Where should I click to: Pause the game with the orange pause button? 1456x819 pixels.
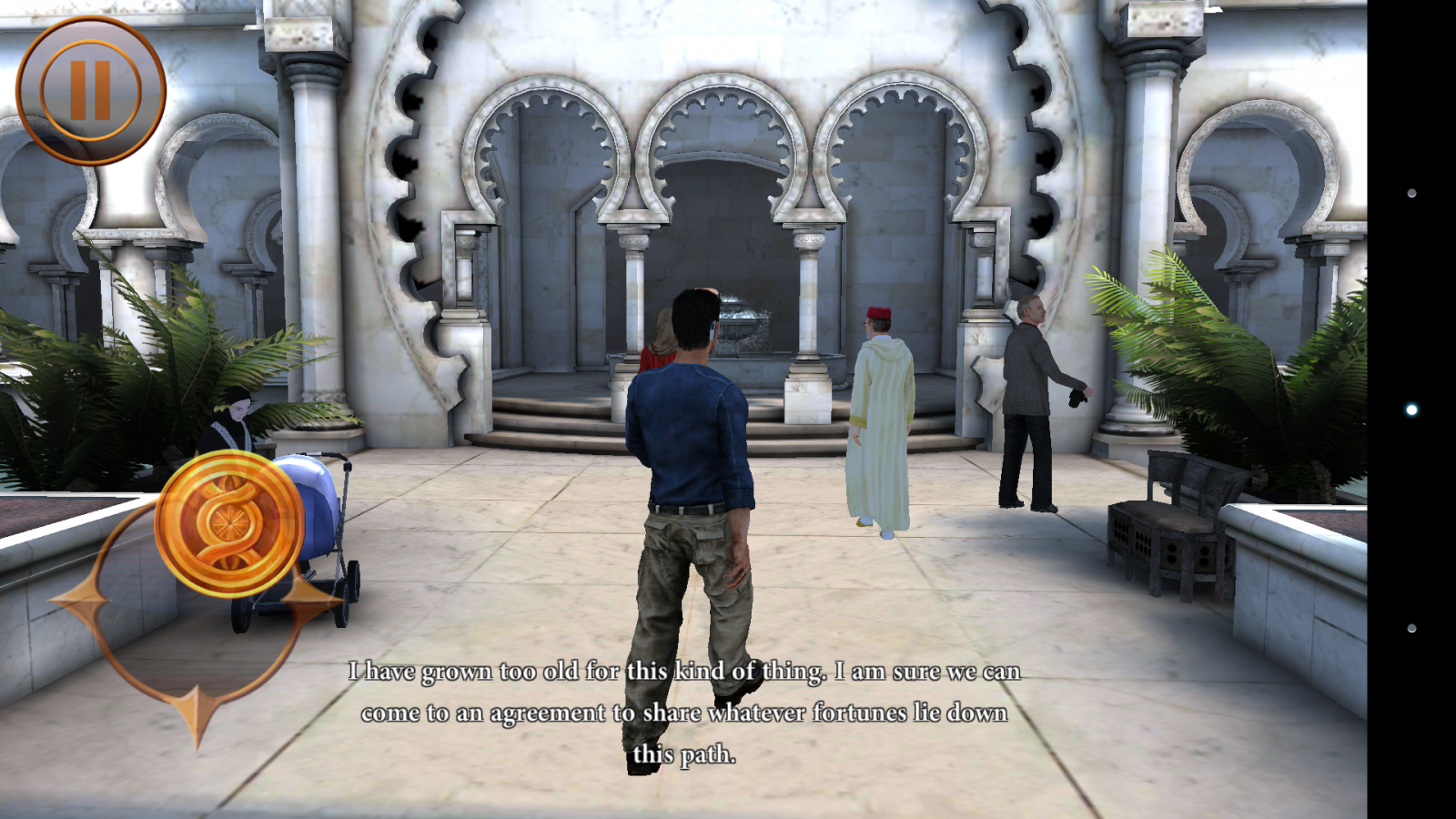click(91, 90)
